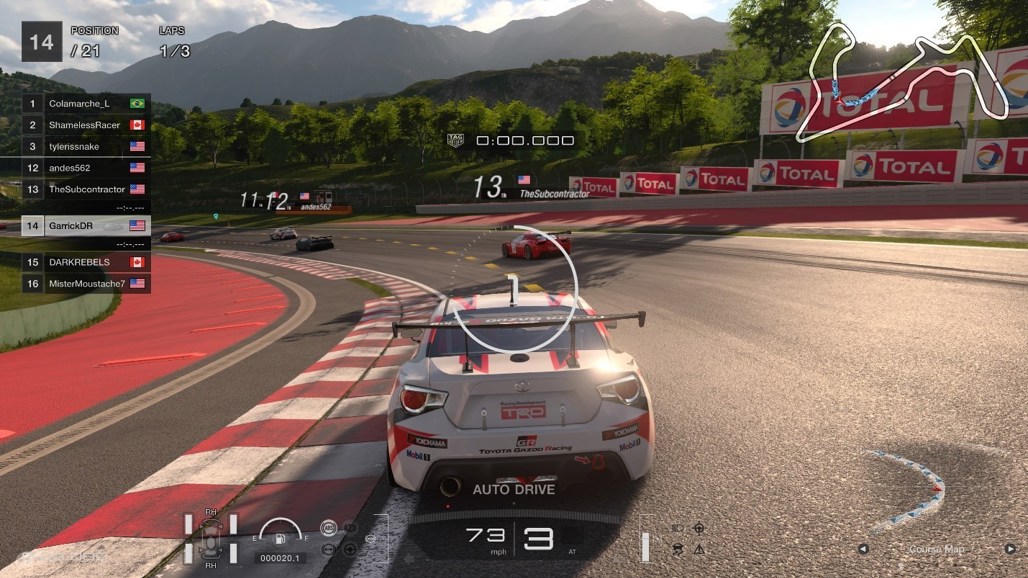Click the ABS brake icon
Viewport: 1028px width, 578px height.
pos(328,527)
